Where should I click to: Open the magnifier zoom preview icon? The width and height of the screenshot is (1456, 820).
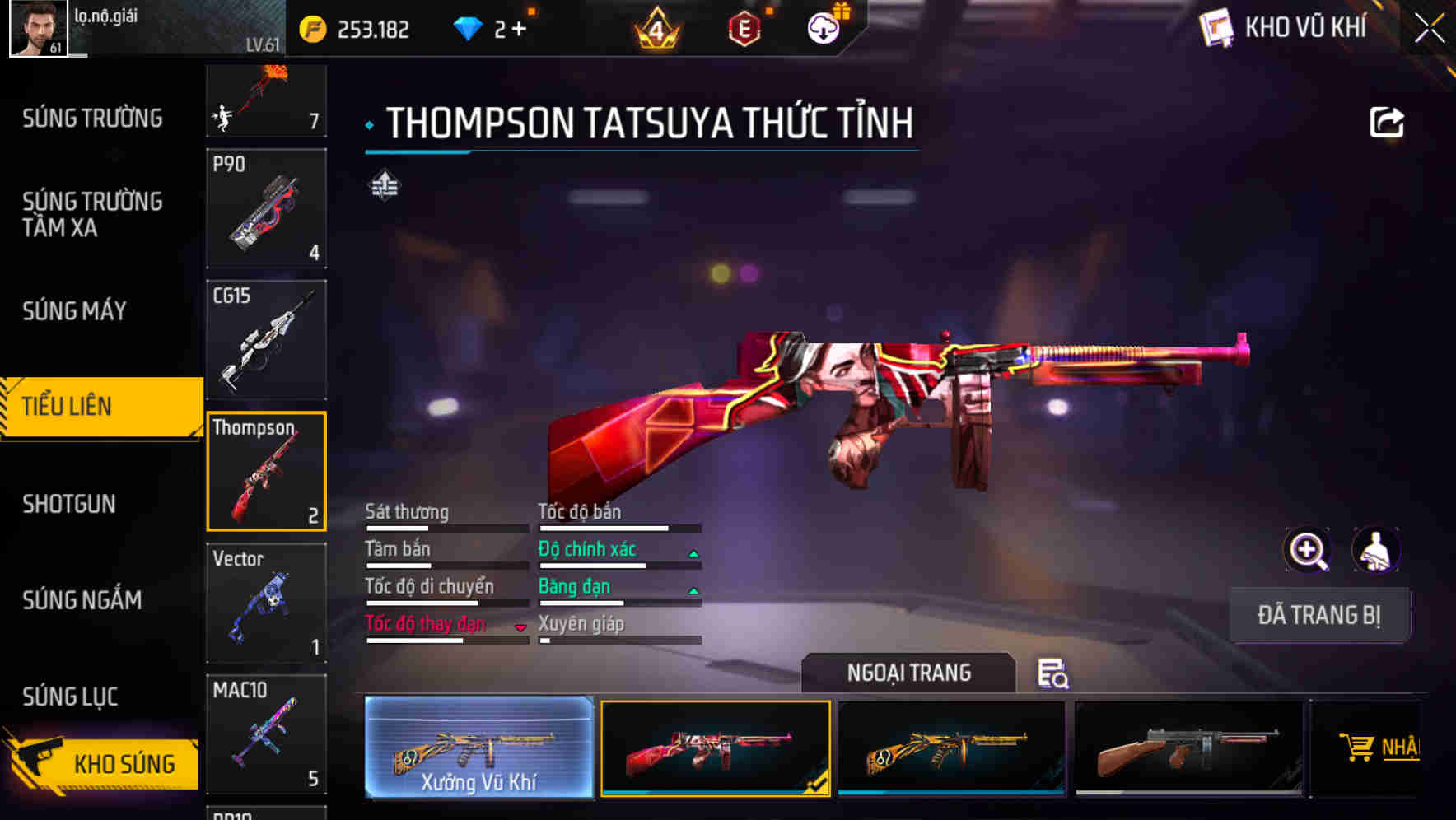1309,550
